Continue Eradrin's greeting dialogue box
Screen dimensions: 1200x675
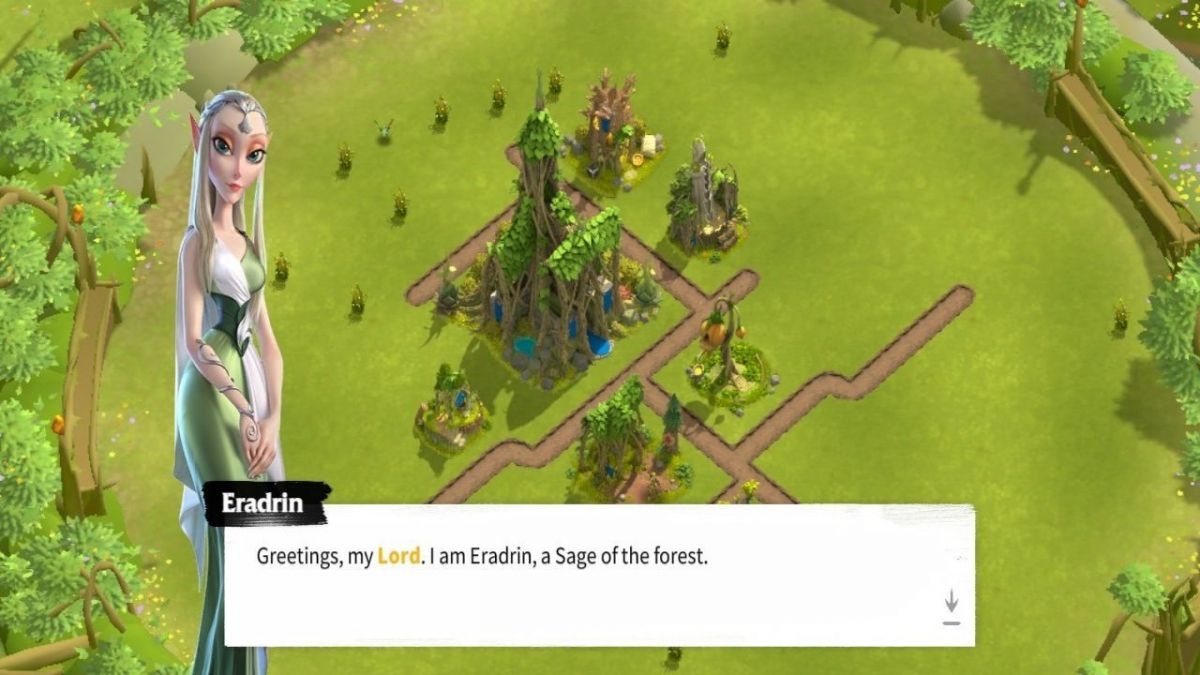[x=598, y=575]
